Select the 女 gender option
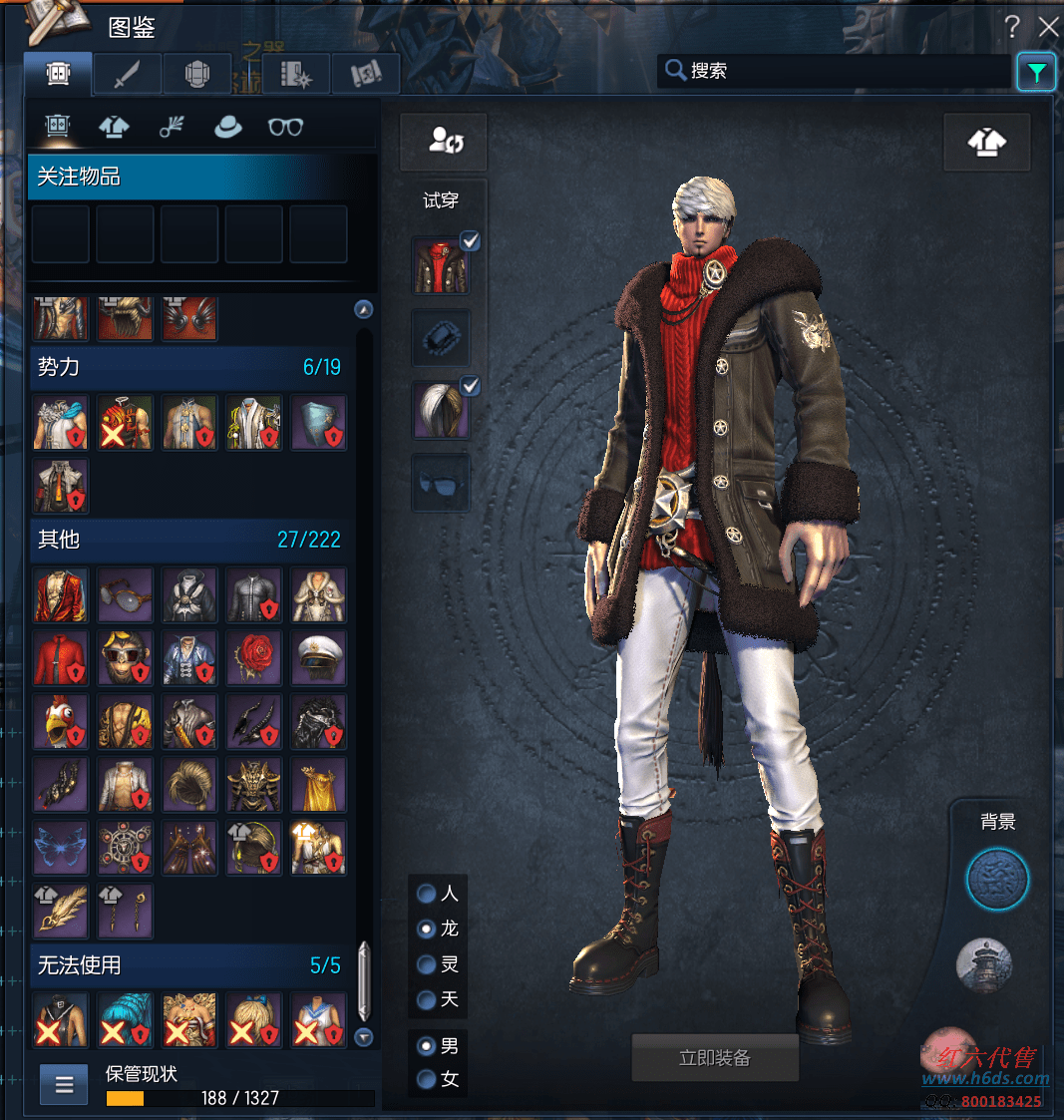This screenshot has height=1120, width=1064. tap(427, 1079)
